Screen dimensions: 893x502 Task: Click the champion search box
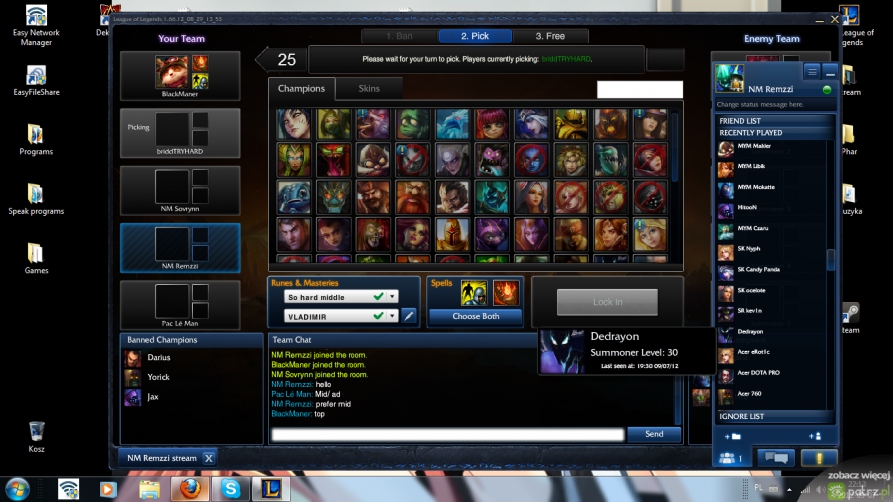click(x=639, y=90)
